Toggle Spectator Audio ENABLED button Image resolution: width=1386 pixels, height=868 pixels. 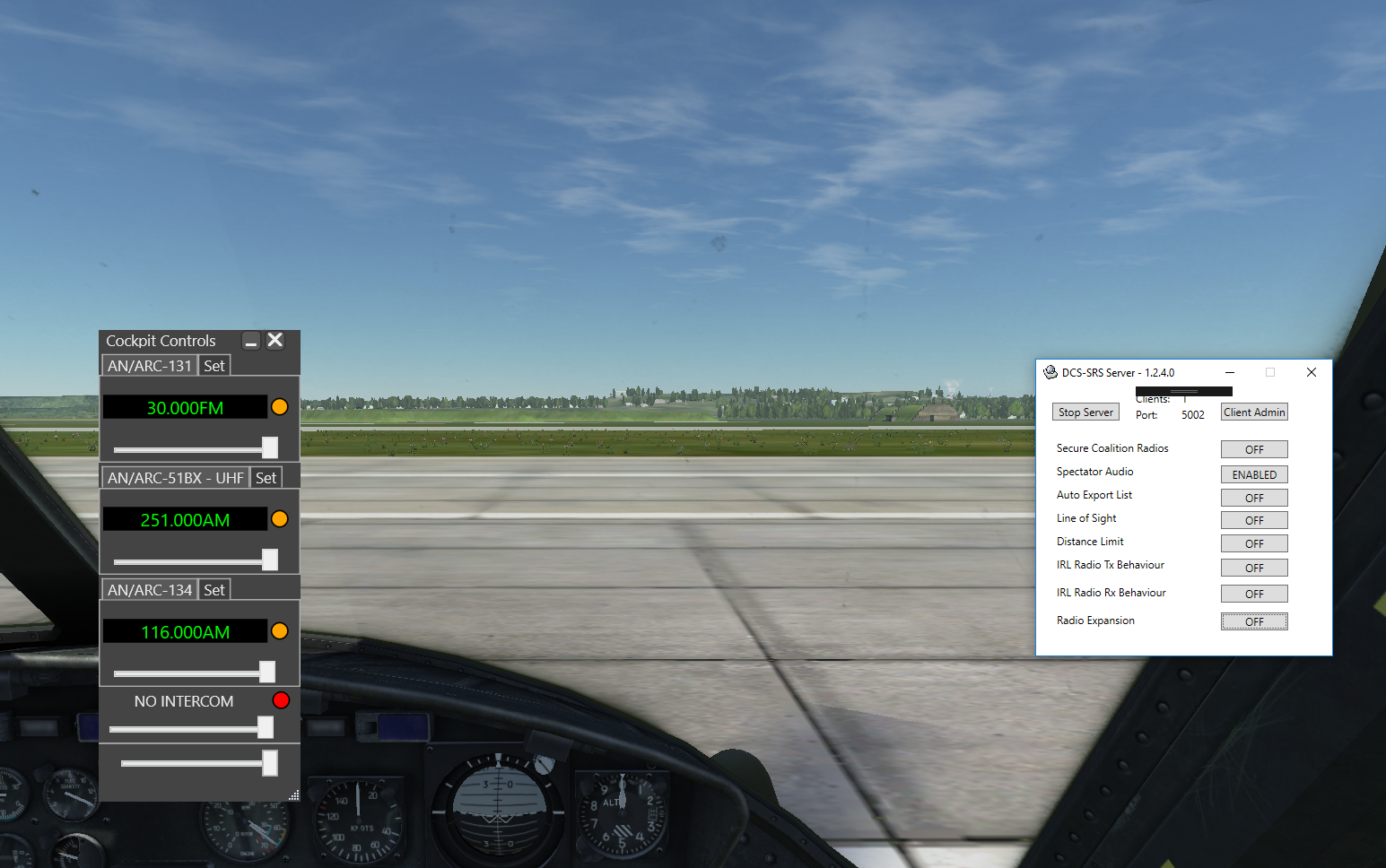(1254, 474)
